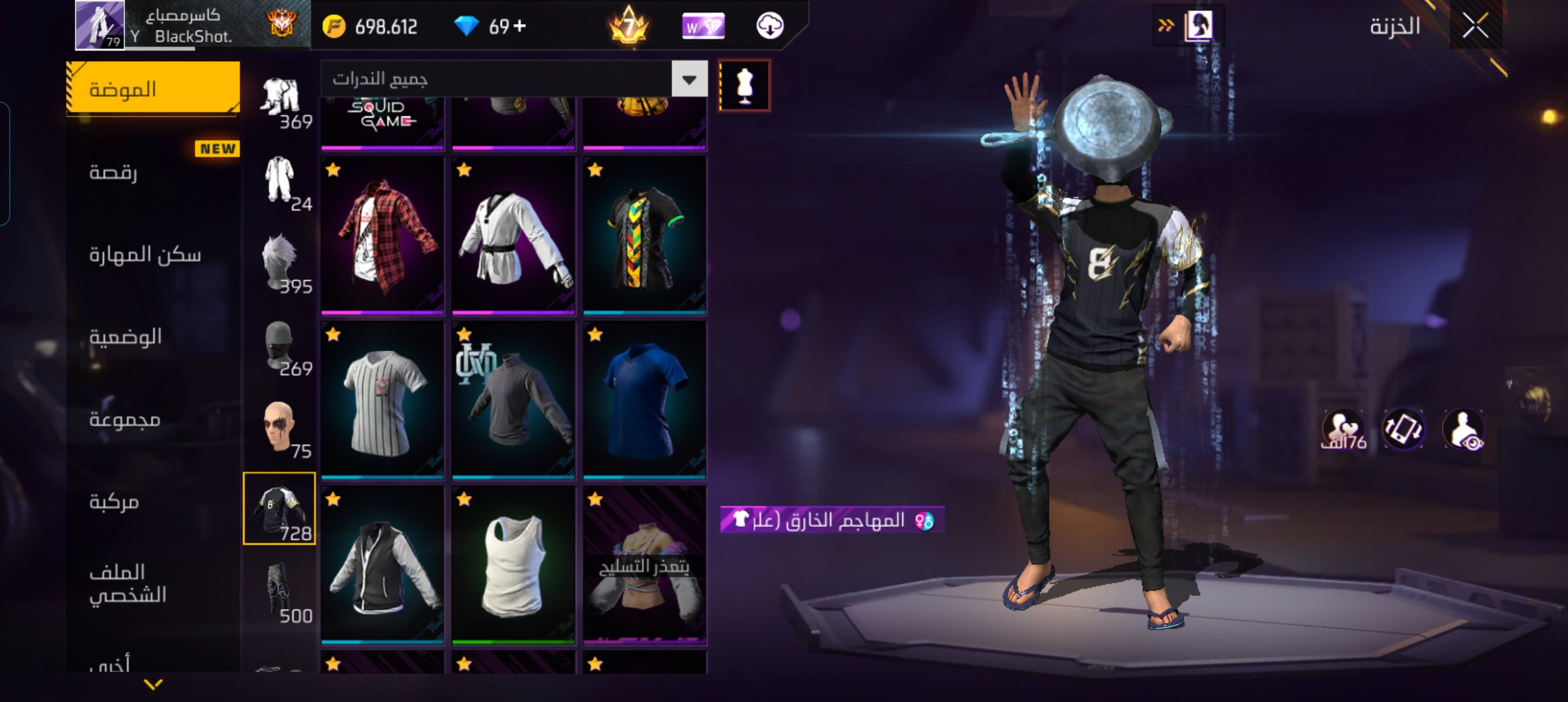Image resolution: width=1568 pixels, height=702 pixels.
Task: Click the mannequin outfit preview button
Action: [744, 86]
